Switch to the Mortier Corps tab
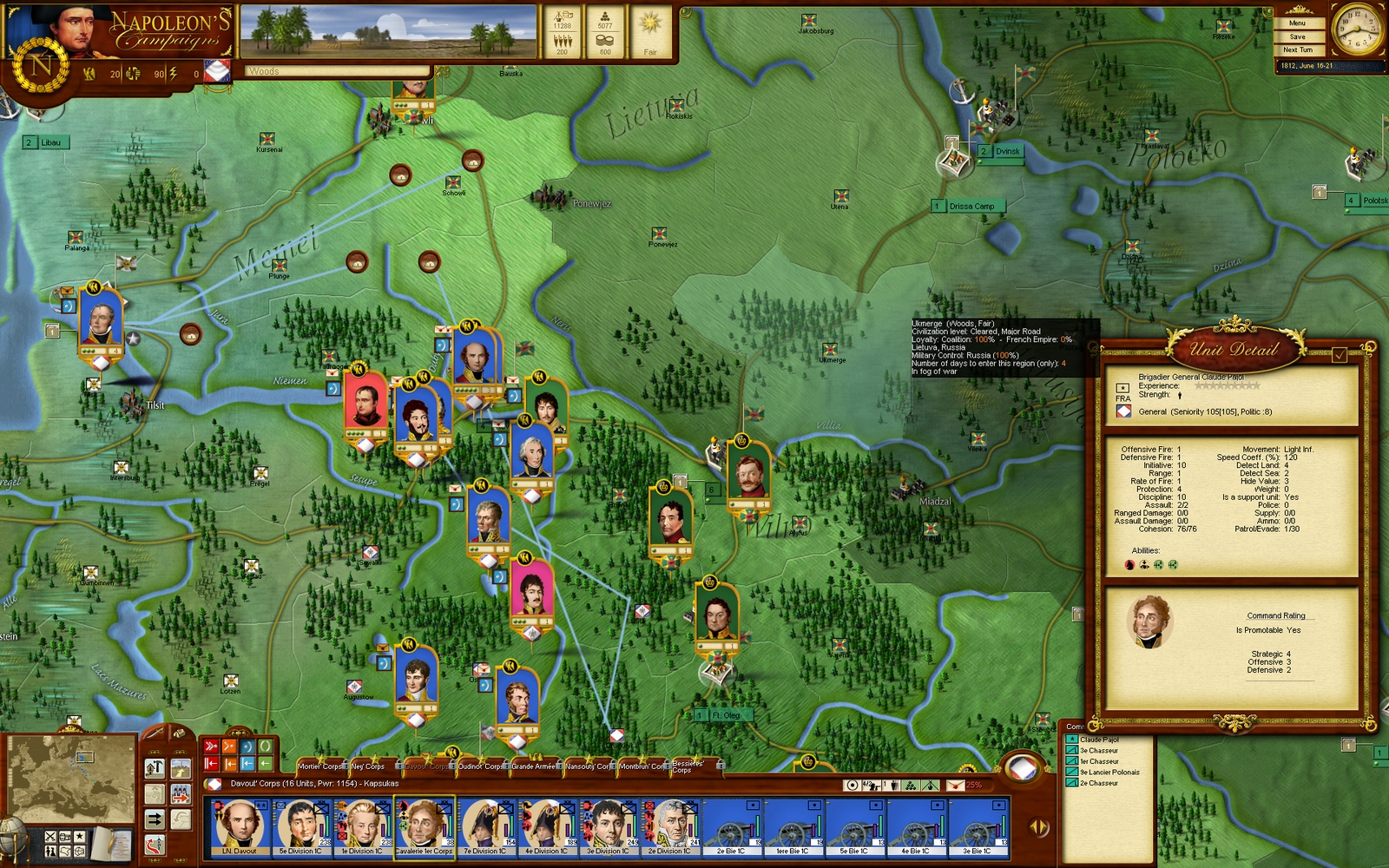The width and height of the screenshot is (1389, 868). point(321,766)
